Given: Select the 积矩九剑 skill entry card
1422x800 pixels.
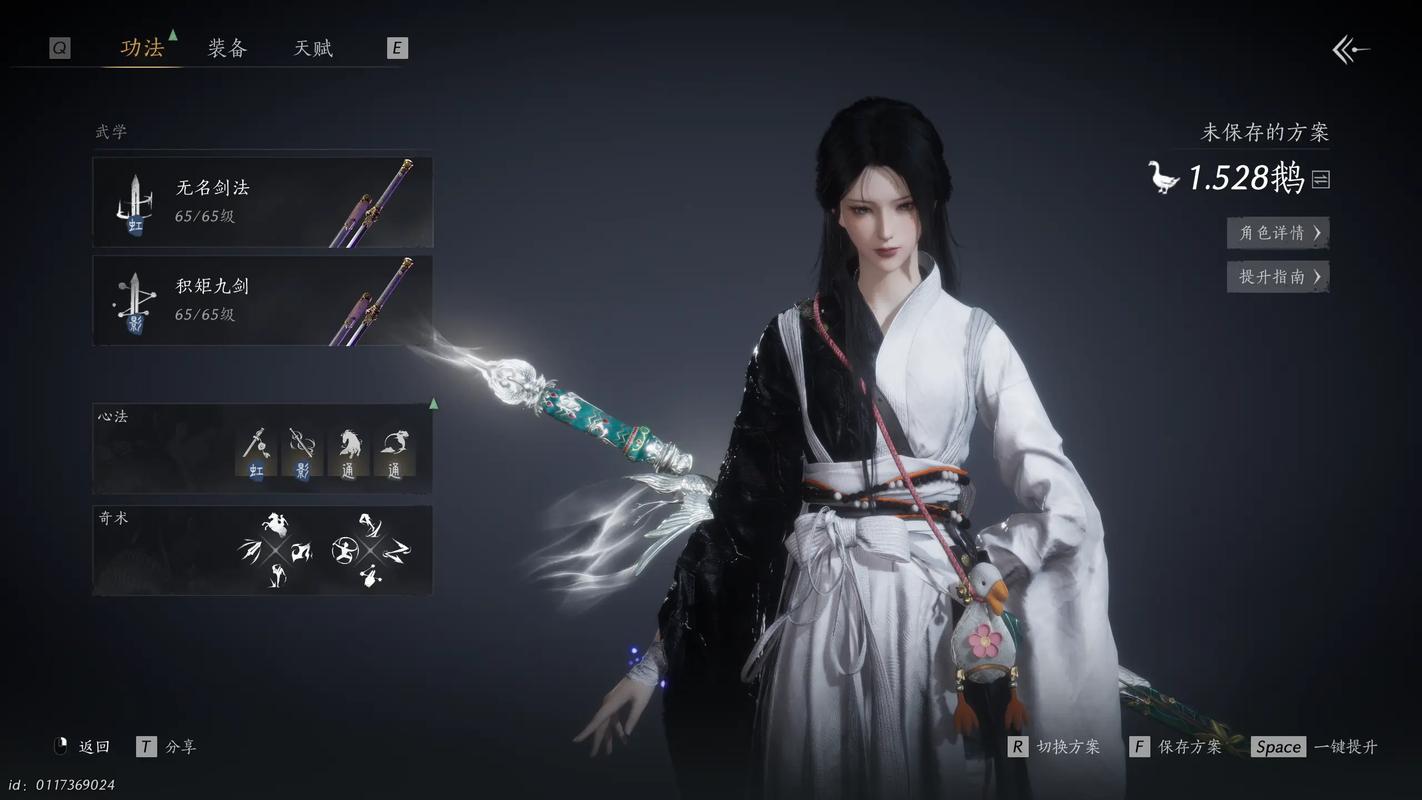Looking at the screenshot, I should [262, 298].
